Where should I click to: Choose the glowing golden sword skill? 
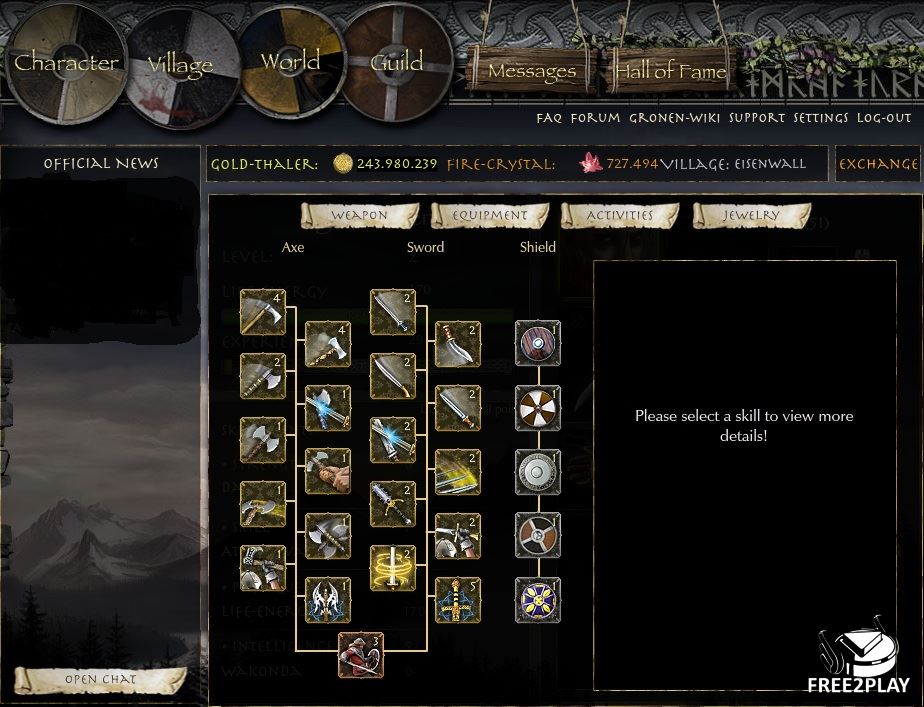coord(392,568)
